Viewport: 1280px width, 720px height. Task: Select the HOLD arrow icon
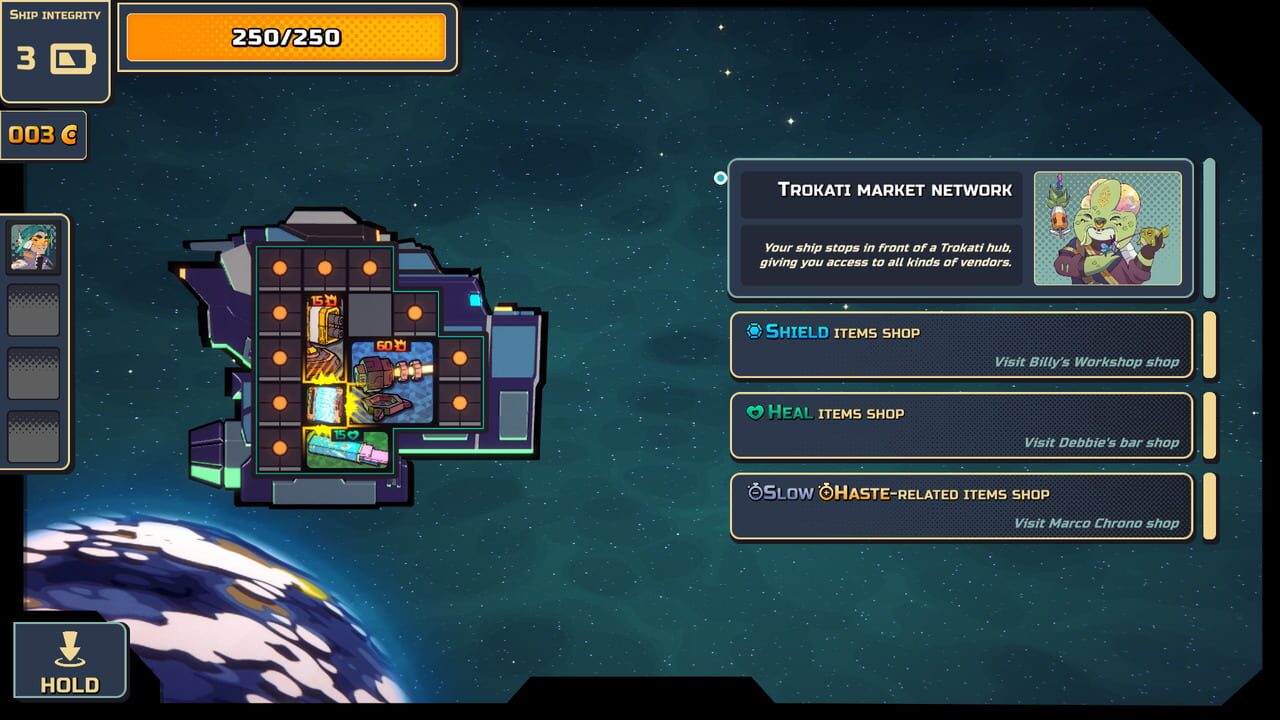pos(68,650)
